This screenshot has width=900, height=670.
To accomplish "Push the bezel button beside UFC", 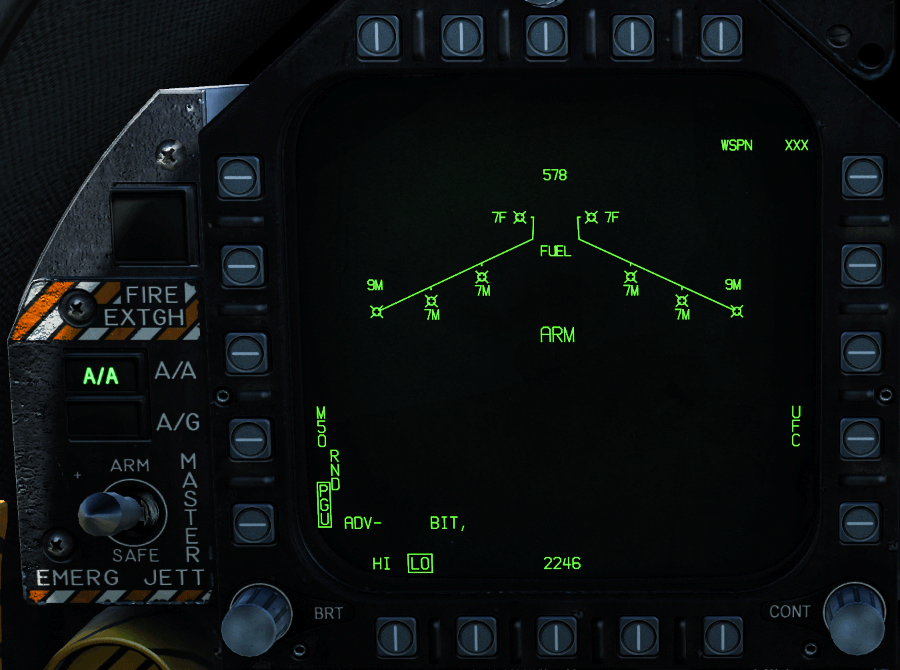I will (860, 437).
